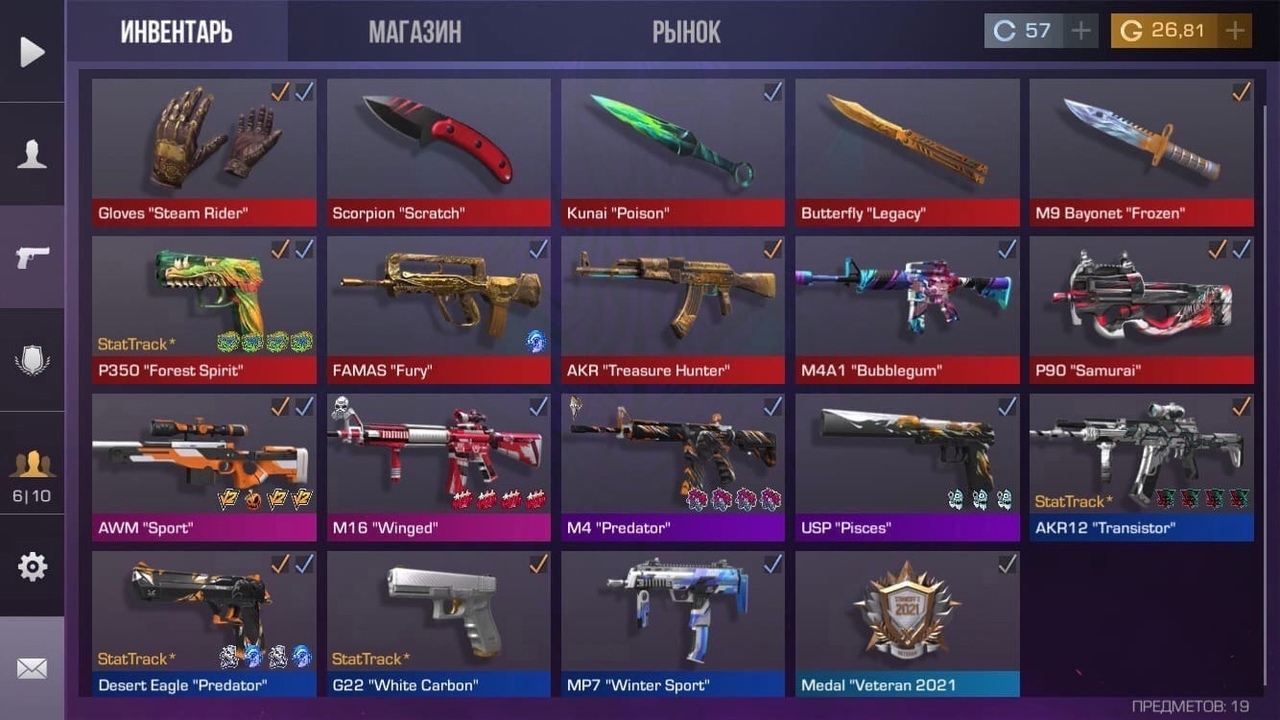Open the player profile icon
The image size is (1280, 720).
coord(32,154)
